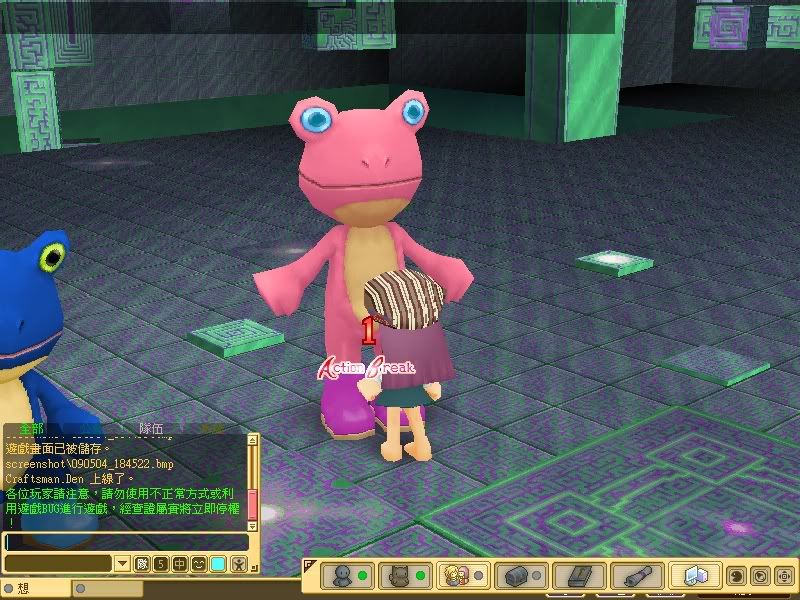
Task: Switch to the 隊伍 chat tab
Action: click(x=152, y=428)
